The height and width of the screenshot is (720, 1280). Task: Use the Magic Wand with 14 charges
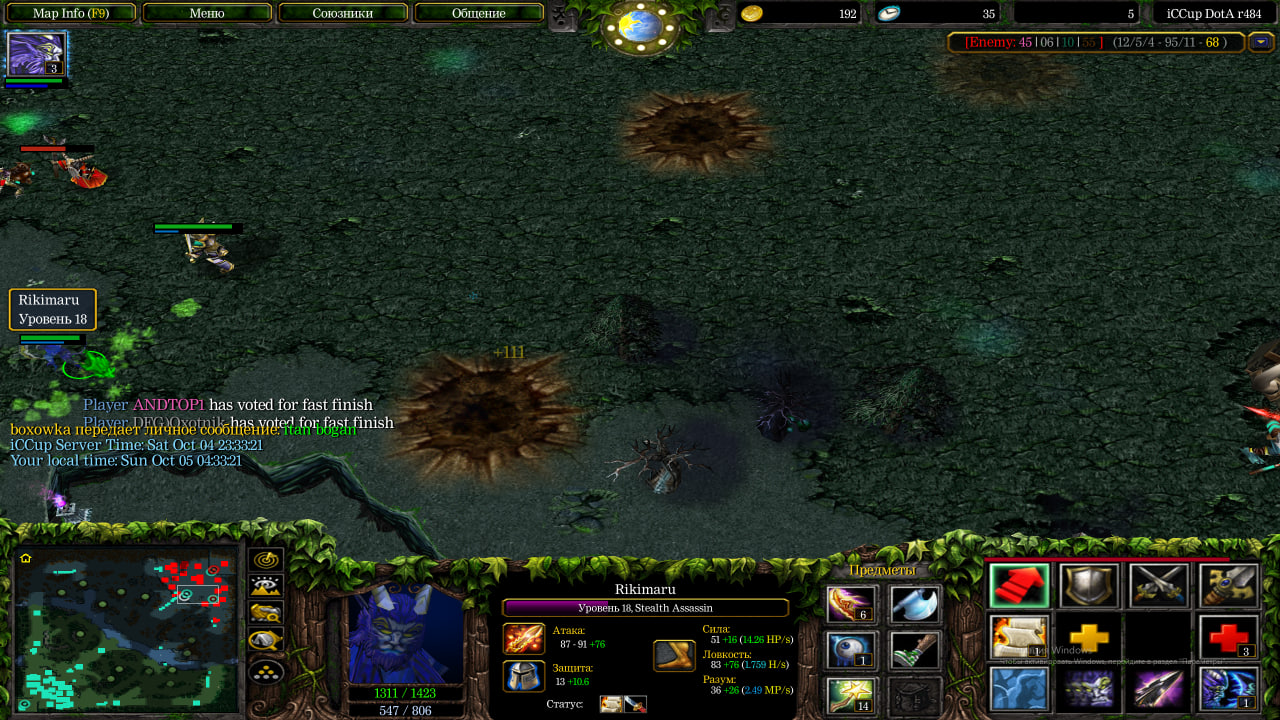(x=852, y=696)
